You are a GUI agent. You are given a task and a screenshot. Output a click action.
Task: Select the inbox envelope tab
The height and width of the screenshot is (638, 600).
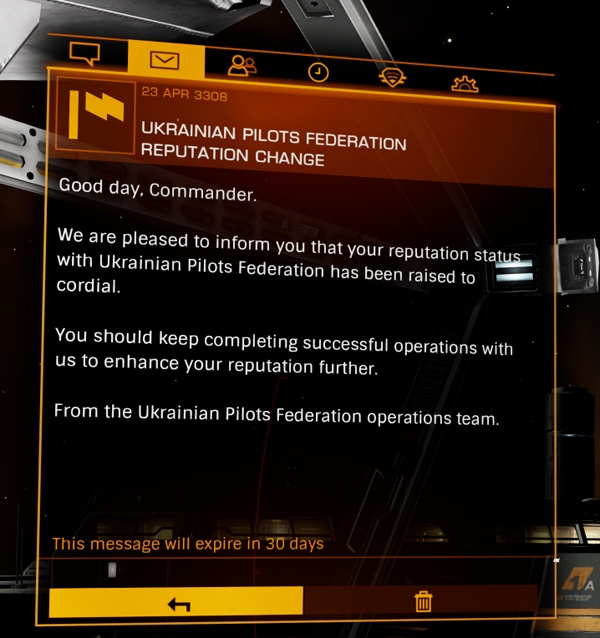coord(165,60)
